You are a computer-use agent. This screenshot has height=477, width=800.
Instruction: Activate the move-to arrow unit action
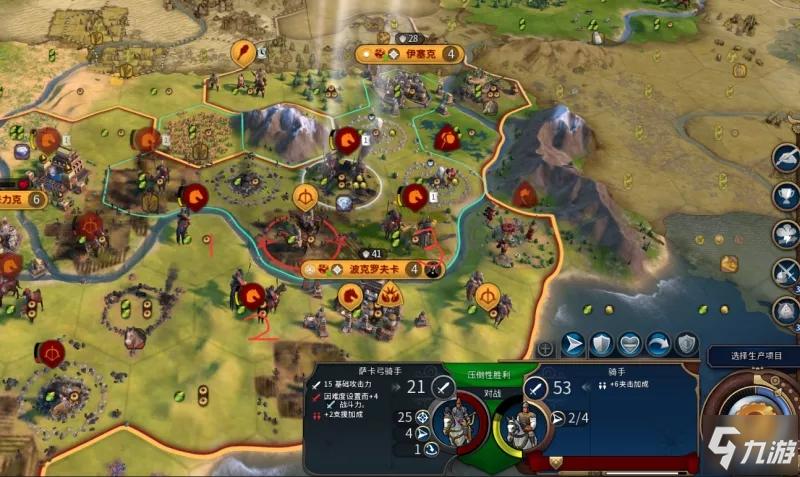[573, 345]
